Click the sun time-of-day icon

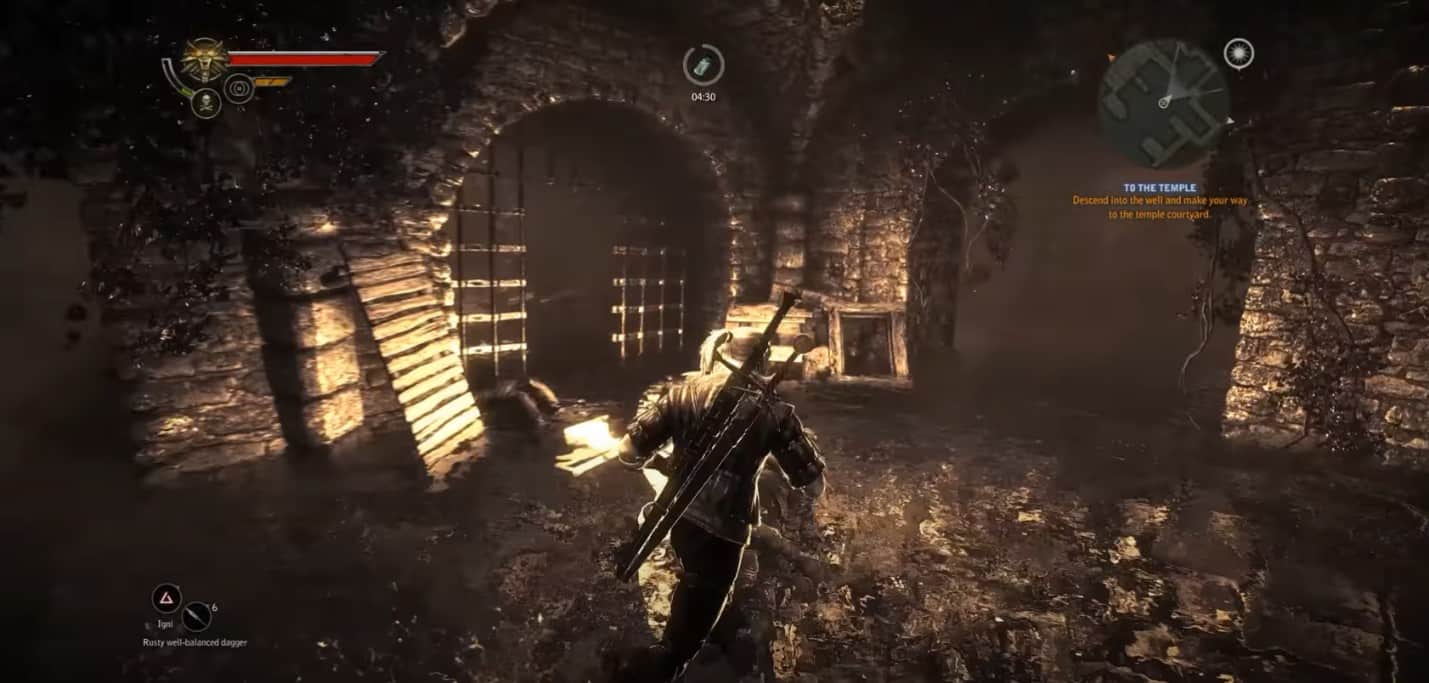tap(1238, 53)
